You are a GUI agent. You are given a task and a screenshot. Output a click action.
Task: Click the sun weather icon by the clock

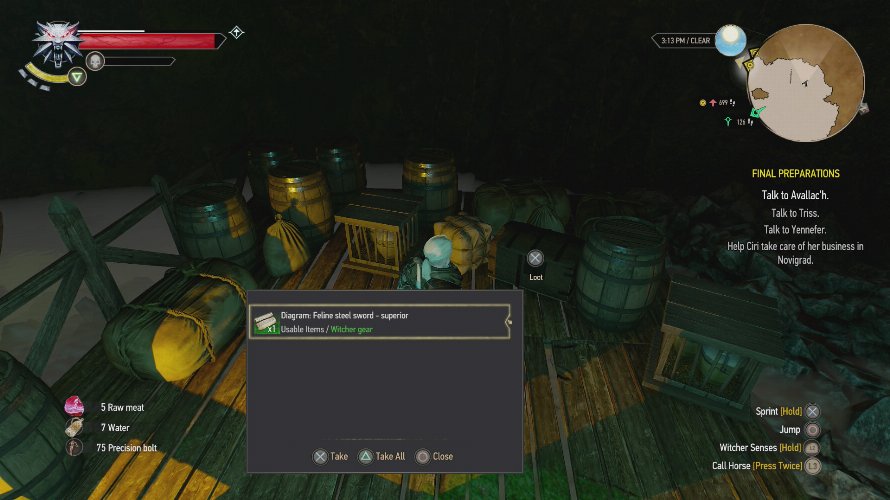[x=731, y=40]
